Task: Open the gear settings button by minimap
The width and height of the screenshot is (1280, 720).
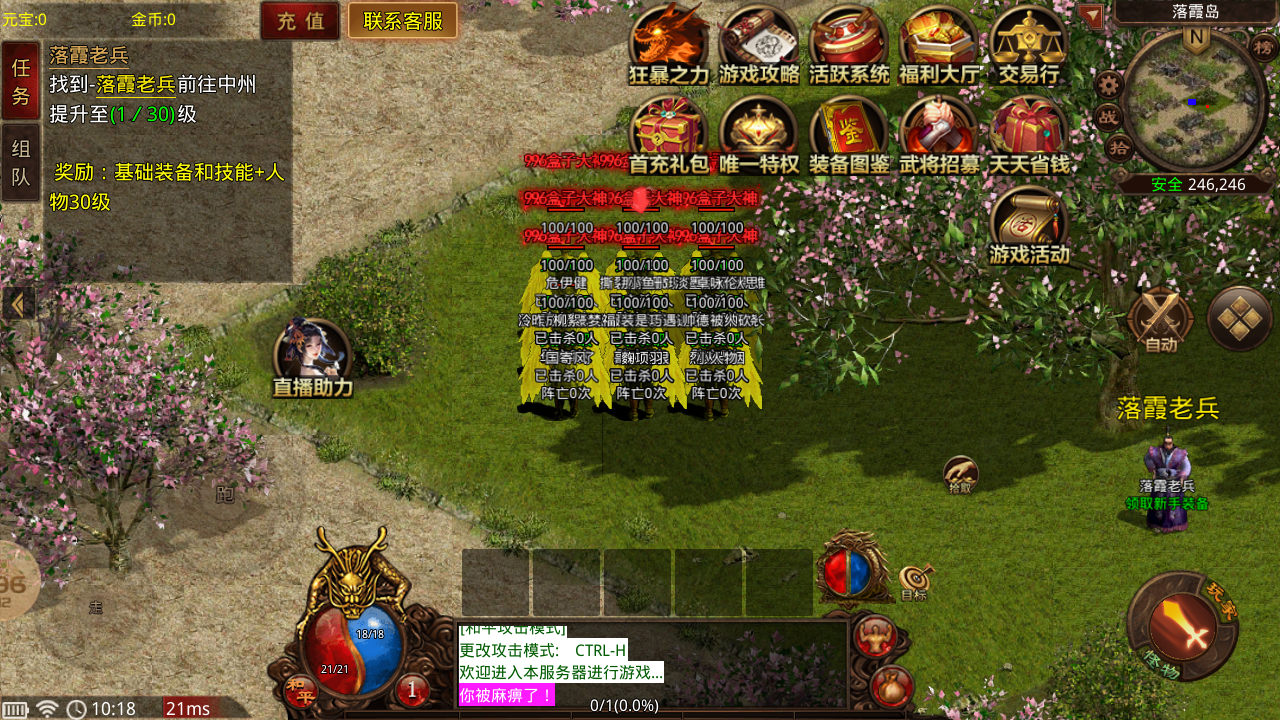Action: click(x=1109, y=85)
